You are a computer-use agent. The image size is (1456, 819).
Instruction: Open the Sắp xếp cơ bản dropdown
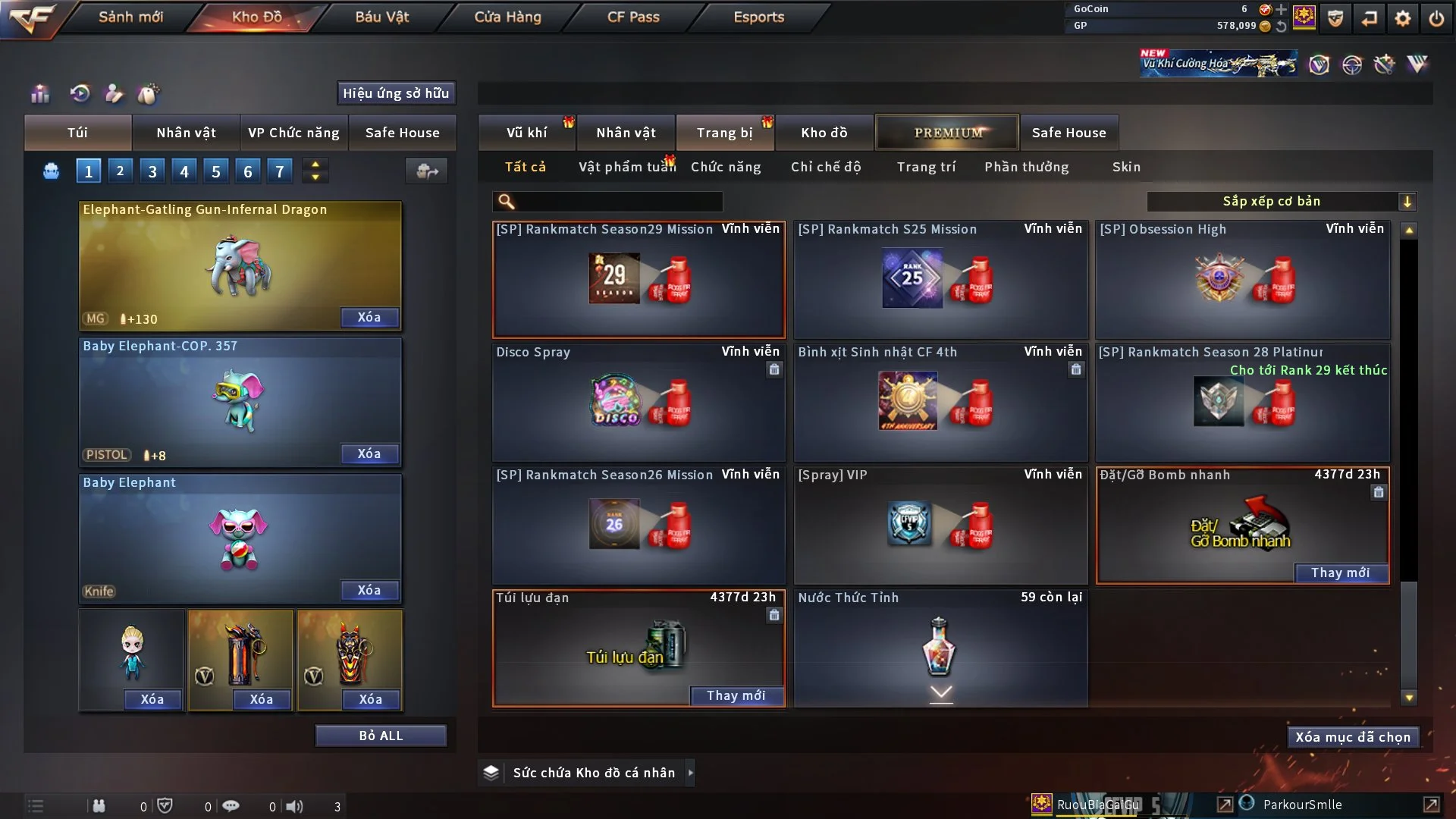click(1280, 202)
